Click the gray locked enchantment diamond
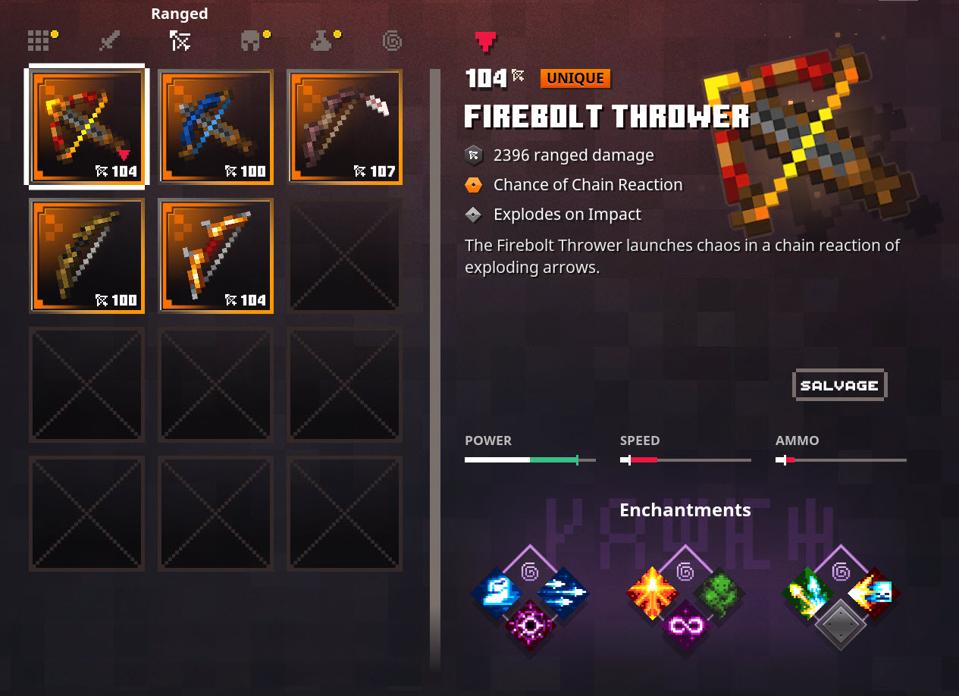This screenshot has height=696, width=959. click(x=840, y=625)
